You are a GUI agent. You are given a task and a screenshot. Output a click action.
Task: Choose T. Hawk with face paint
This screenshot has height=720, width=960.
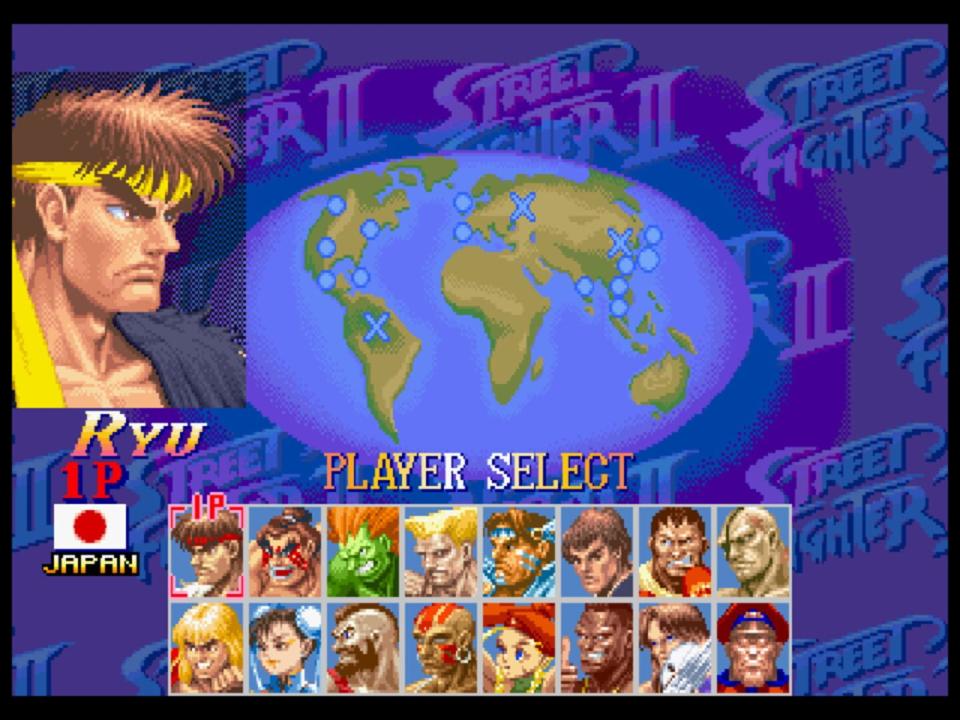point(519,552)
